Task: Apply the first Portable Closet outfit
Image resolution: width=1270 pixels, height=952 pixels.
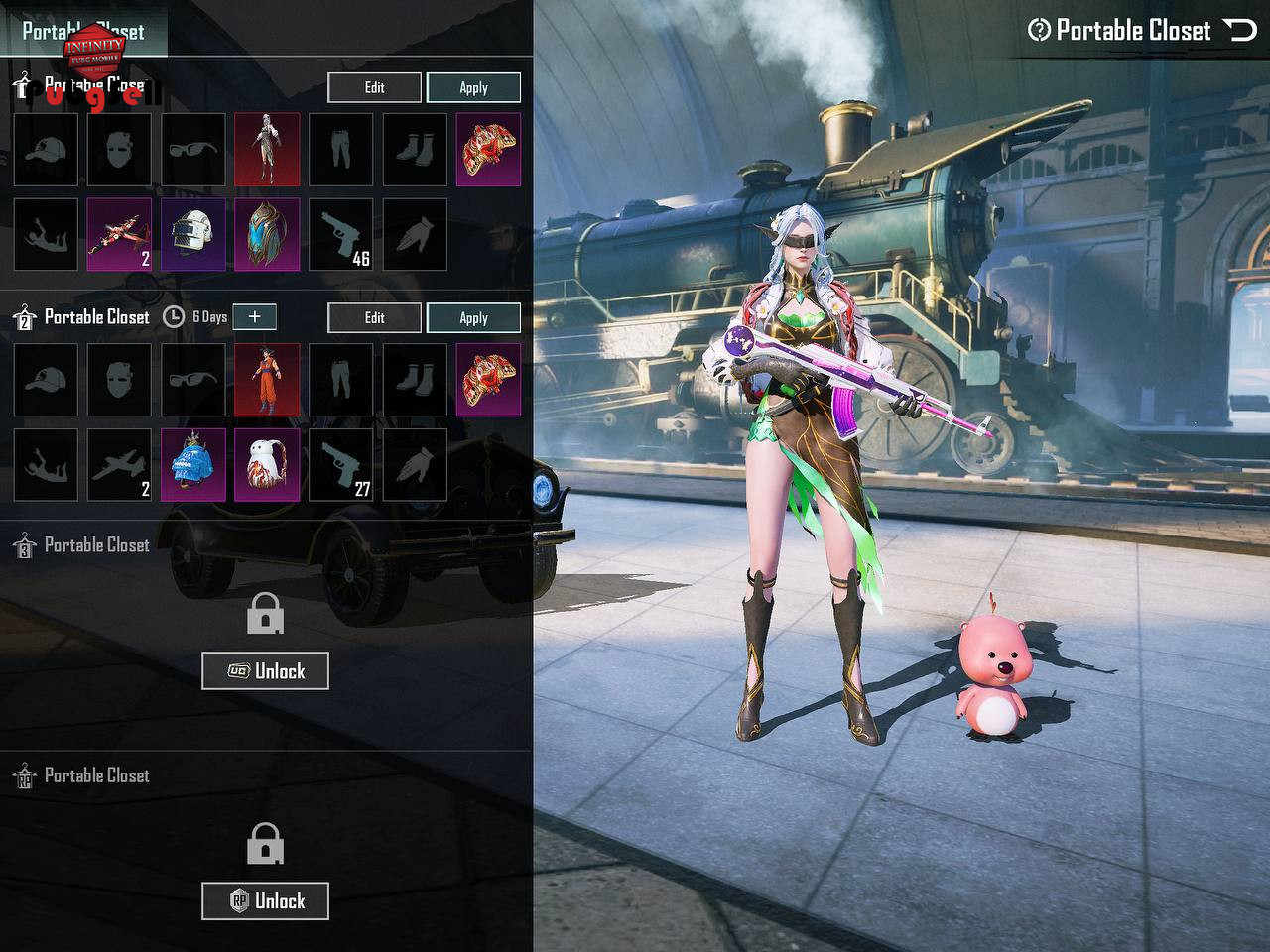Action: pyautogui.click(x=473, y=87)
